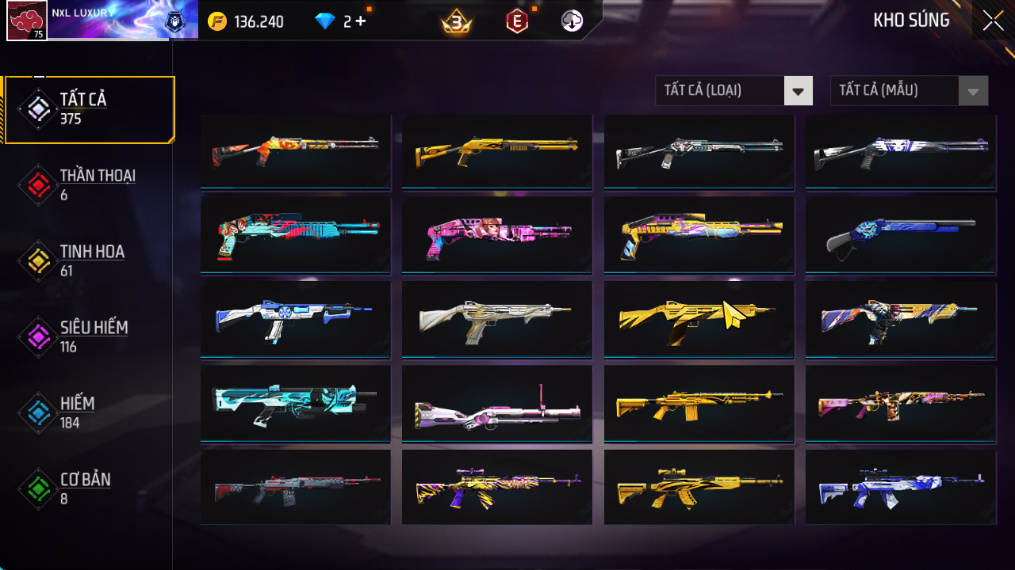Image resolution: width=1015 pixels, height=570 pixels.
Task: Add diamonds with the plus button
Action: point(360,21)
